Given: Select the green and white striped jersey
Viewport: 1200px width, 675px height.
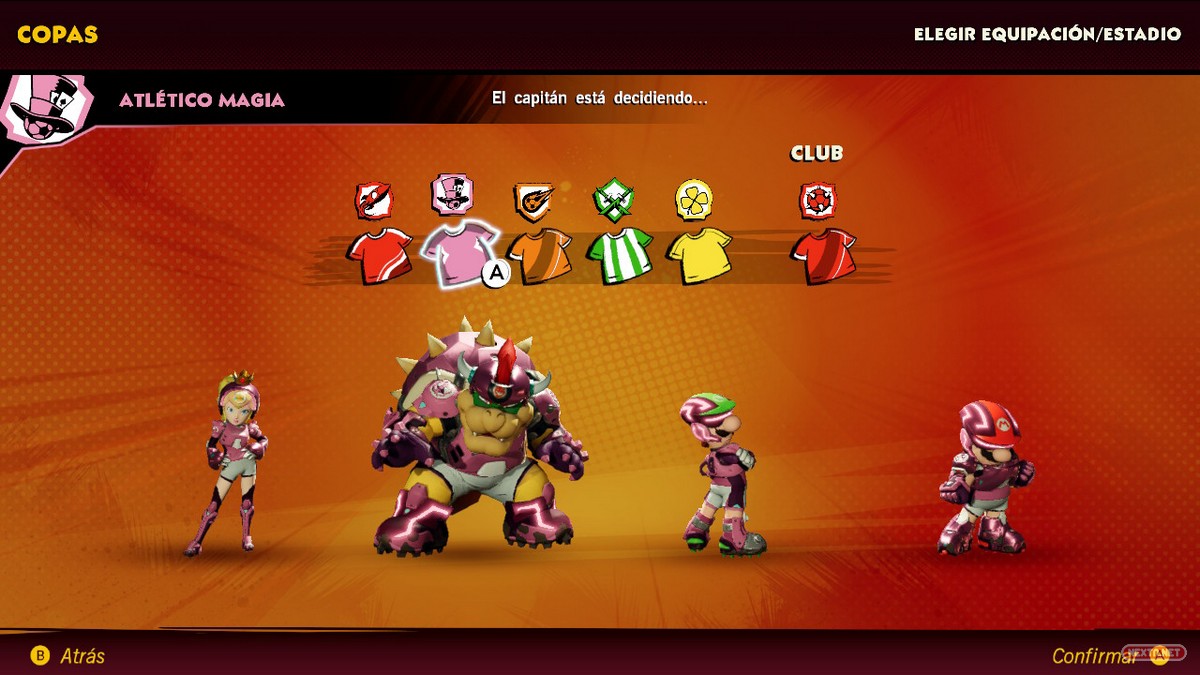Looking at the screenshot, I should (x=620, y=256).
